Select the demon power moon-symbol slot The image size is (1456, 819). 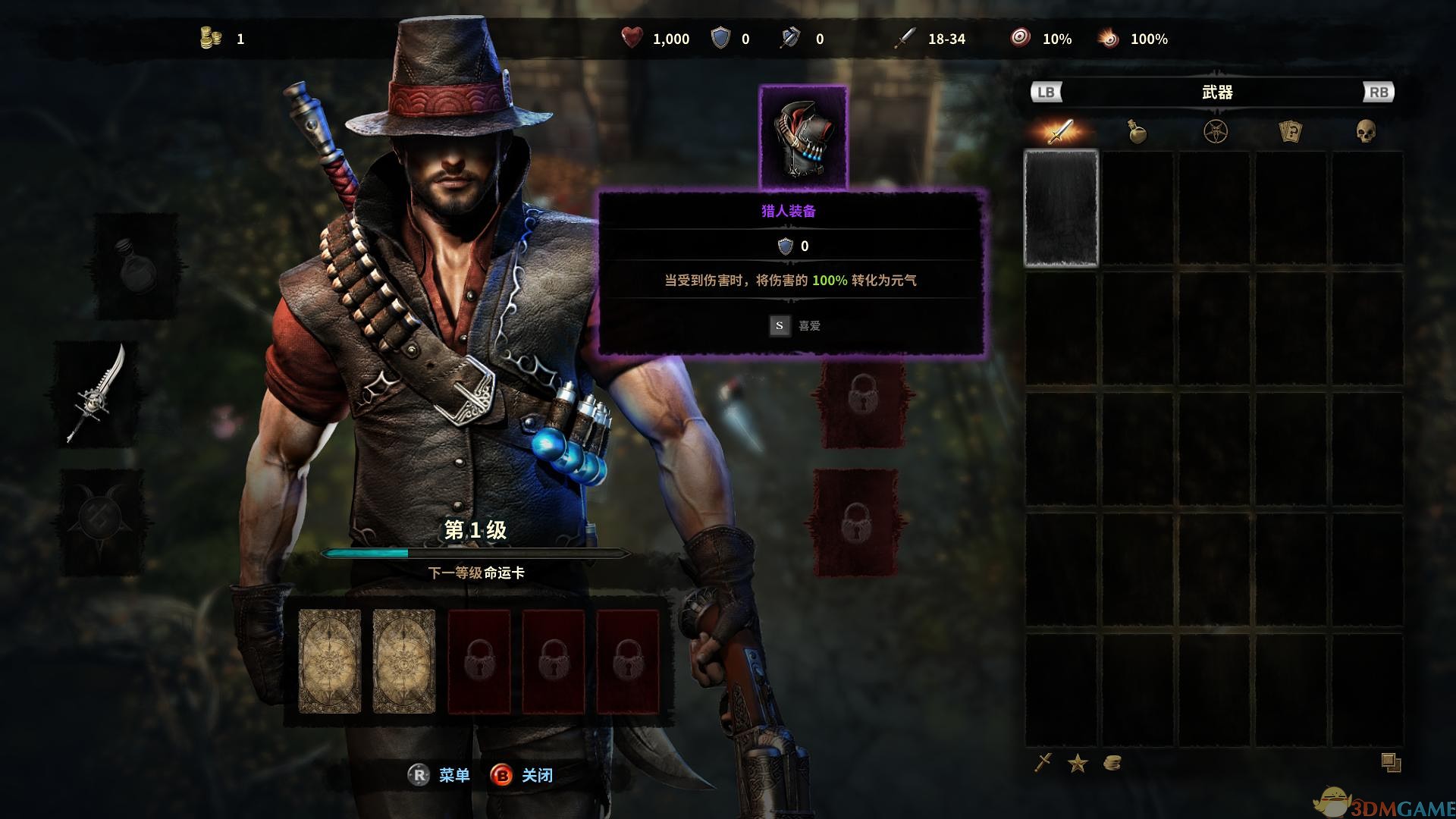[101, 520]
